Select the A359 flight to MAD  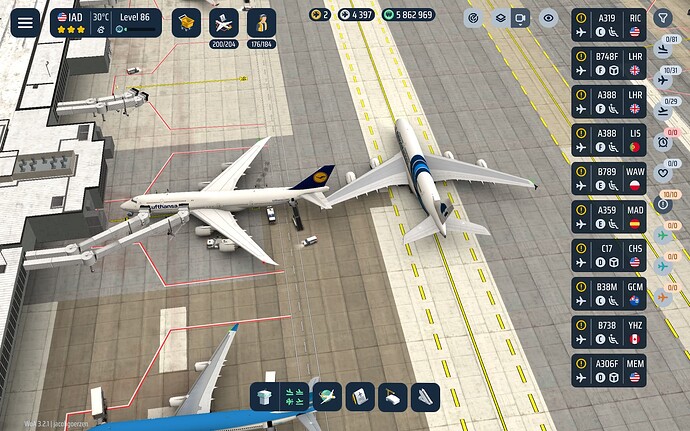[608, 216]
